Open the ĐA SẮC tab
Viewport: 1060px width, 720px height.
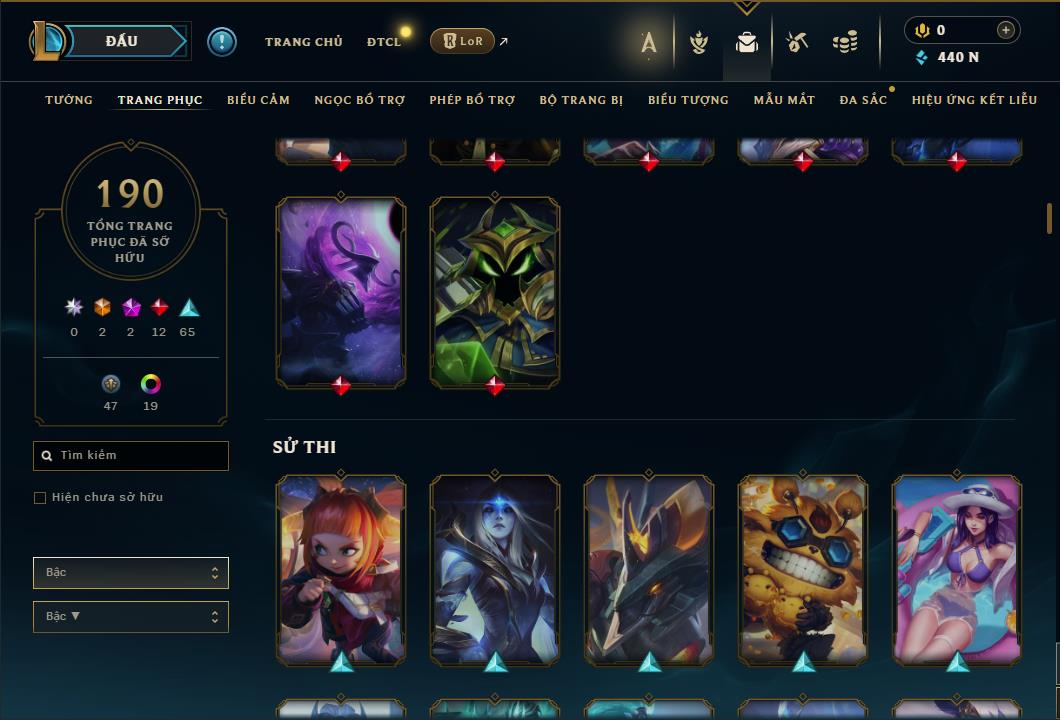point(863,100)
